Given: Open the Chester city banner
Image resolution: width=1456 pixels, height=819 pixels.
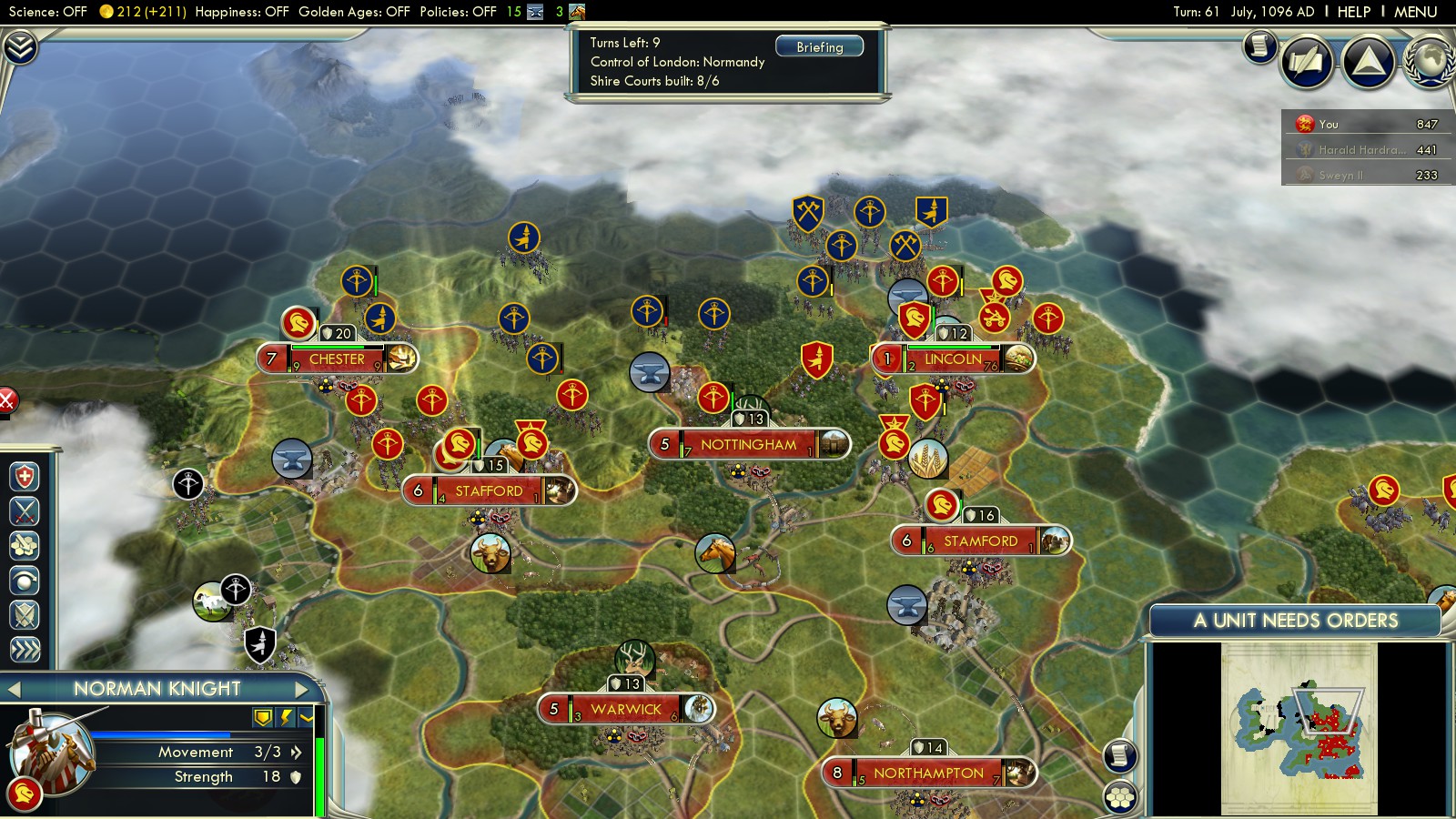Looking at the screenshot, I should [x=337, y=359].
